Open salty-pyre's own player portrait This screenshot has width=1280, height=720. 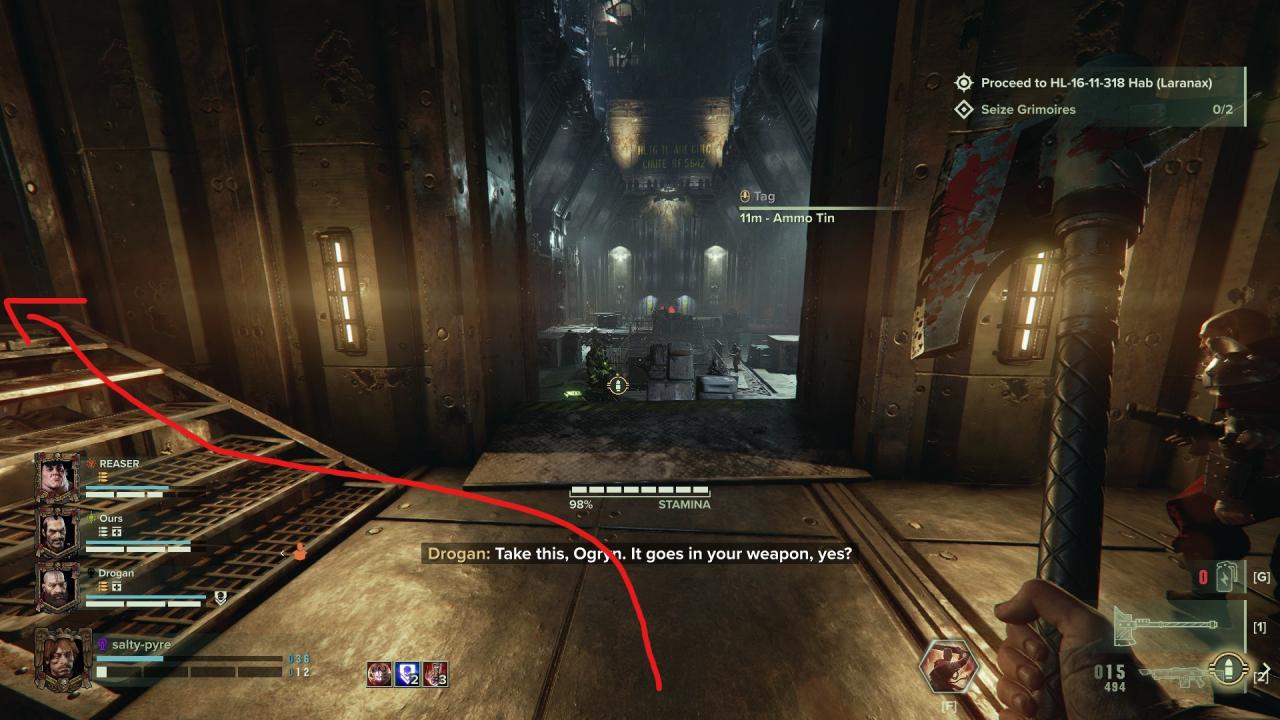coord(63,659)
